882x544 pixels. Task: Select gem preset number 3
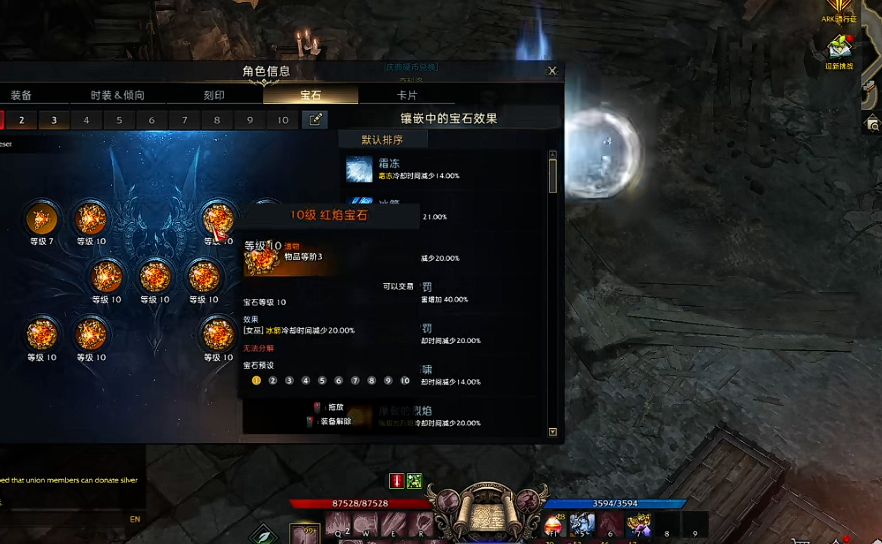(54, 120)
